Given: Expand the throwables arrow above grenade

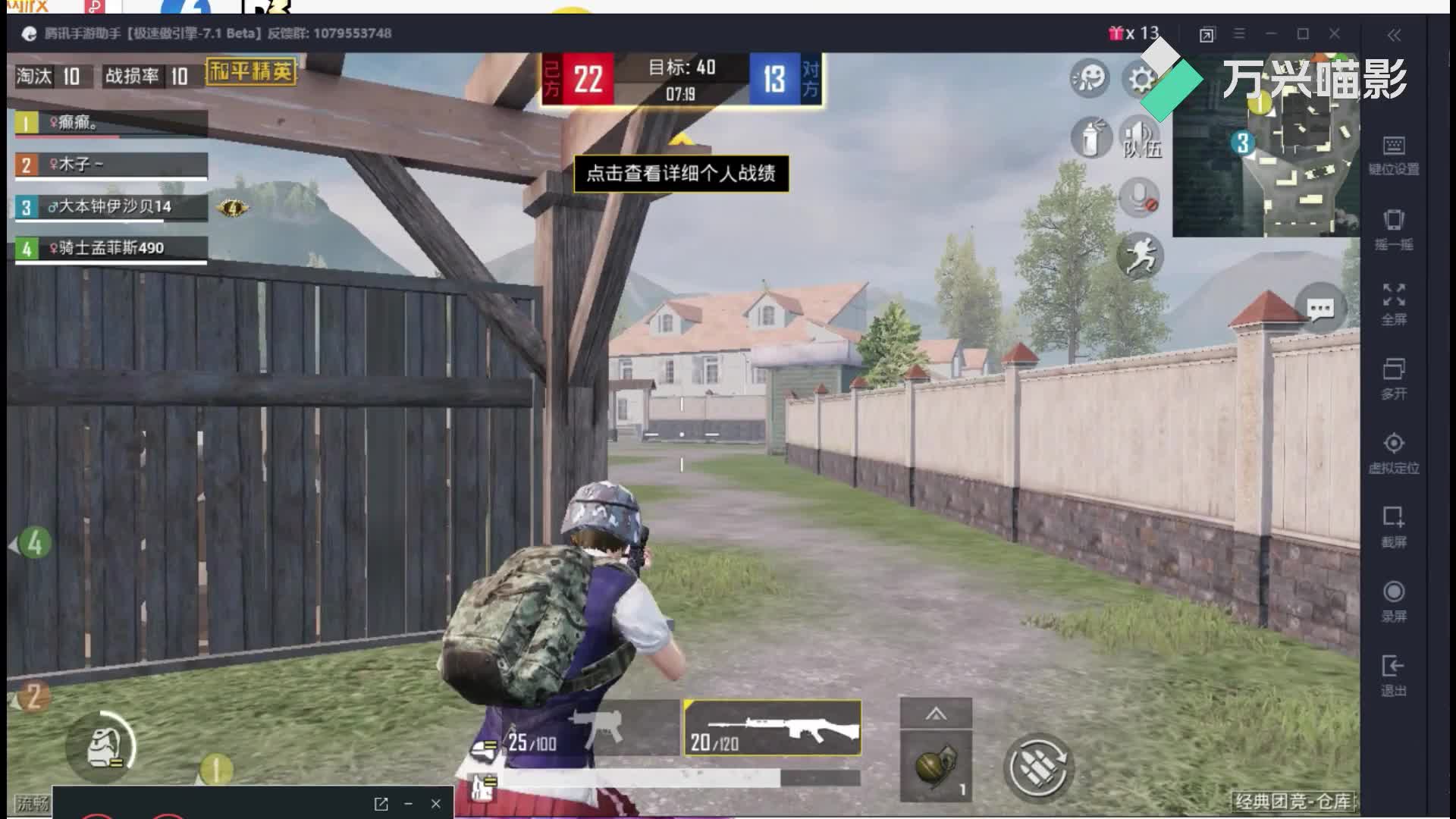Looking at the screenshot, I should (x=936, y=714).
